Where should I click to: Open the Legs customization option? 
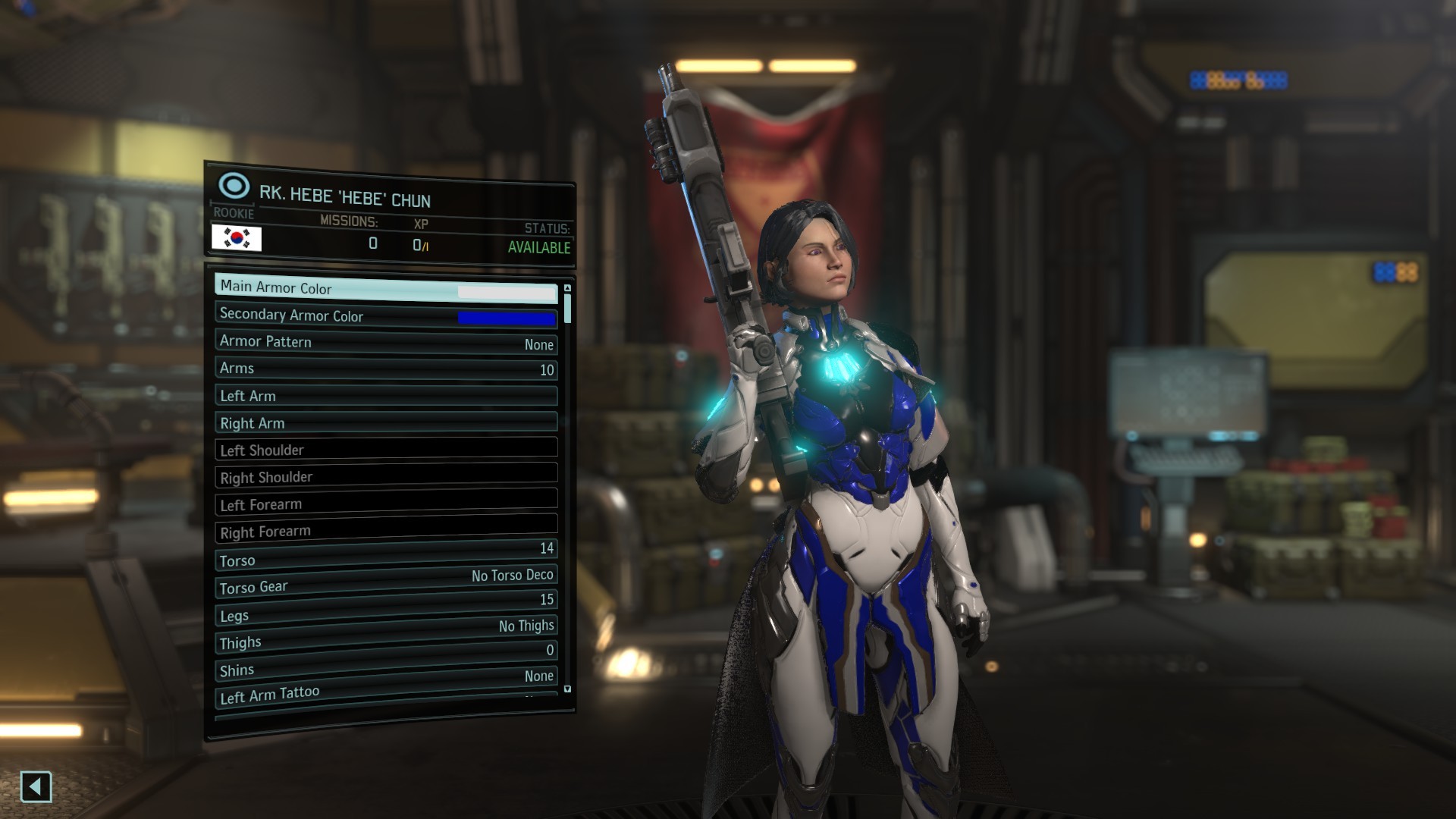click(386, 609)
